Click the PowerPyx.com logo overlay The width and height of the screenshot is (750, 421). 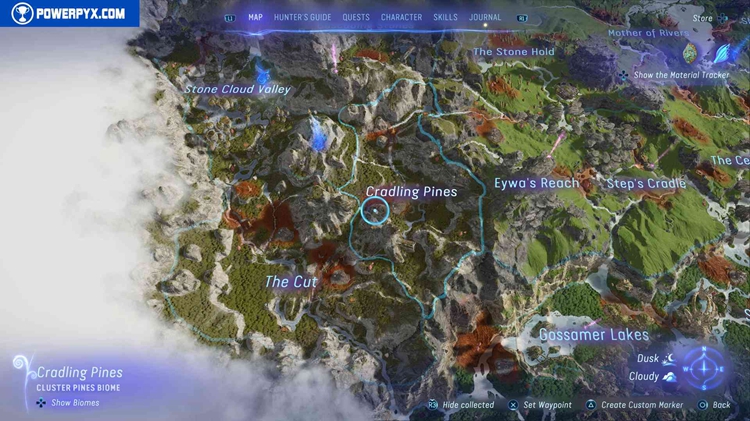coord(70,13)
